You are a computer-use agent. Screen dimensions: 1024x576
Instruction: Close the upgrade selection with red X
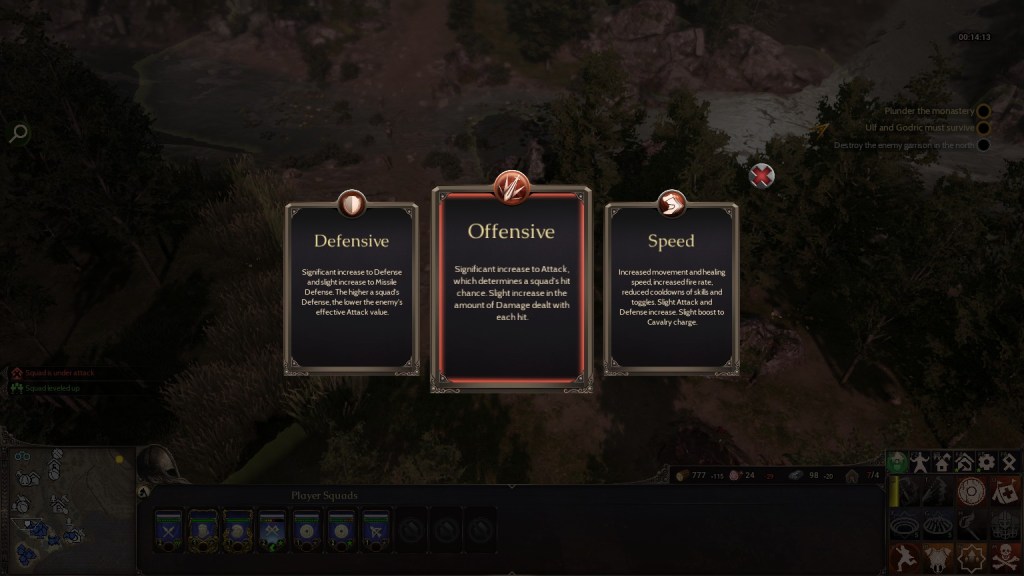(762, 177)
